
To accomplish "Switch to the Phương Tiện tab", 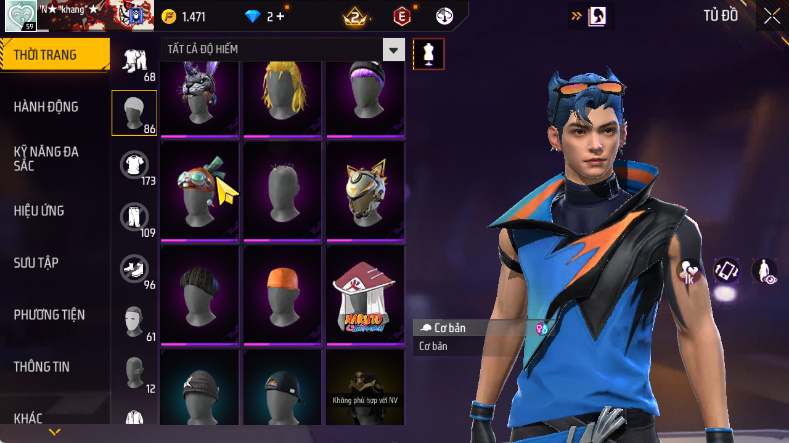I will [x=50, y=315].
